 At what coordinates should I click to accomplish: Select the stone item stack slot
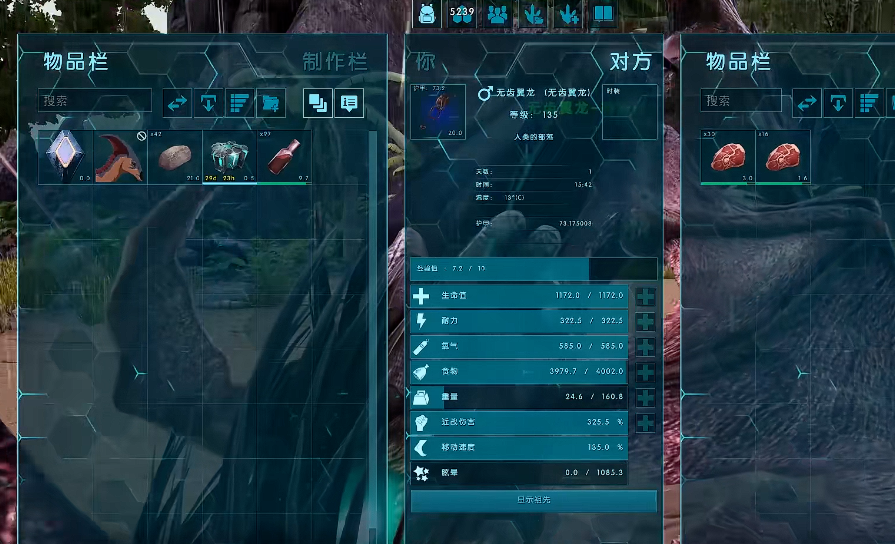coord(176,158)
